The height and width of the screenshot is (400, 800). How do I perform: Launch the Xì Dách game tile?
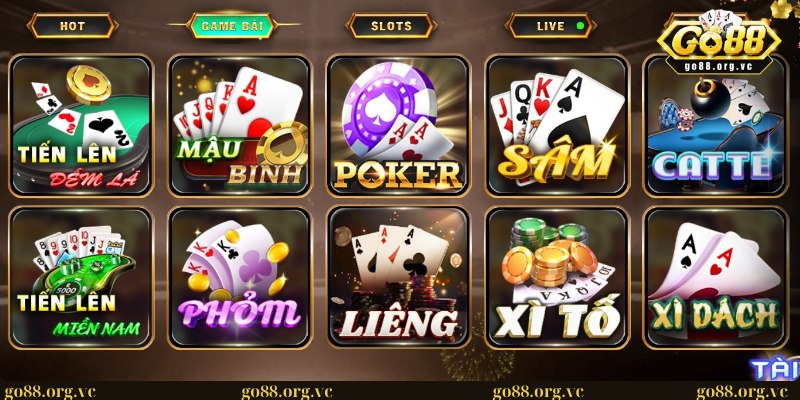click(x=713, y=275)
